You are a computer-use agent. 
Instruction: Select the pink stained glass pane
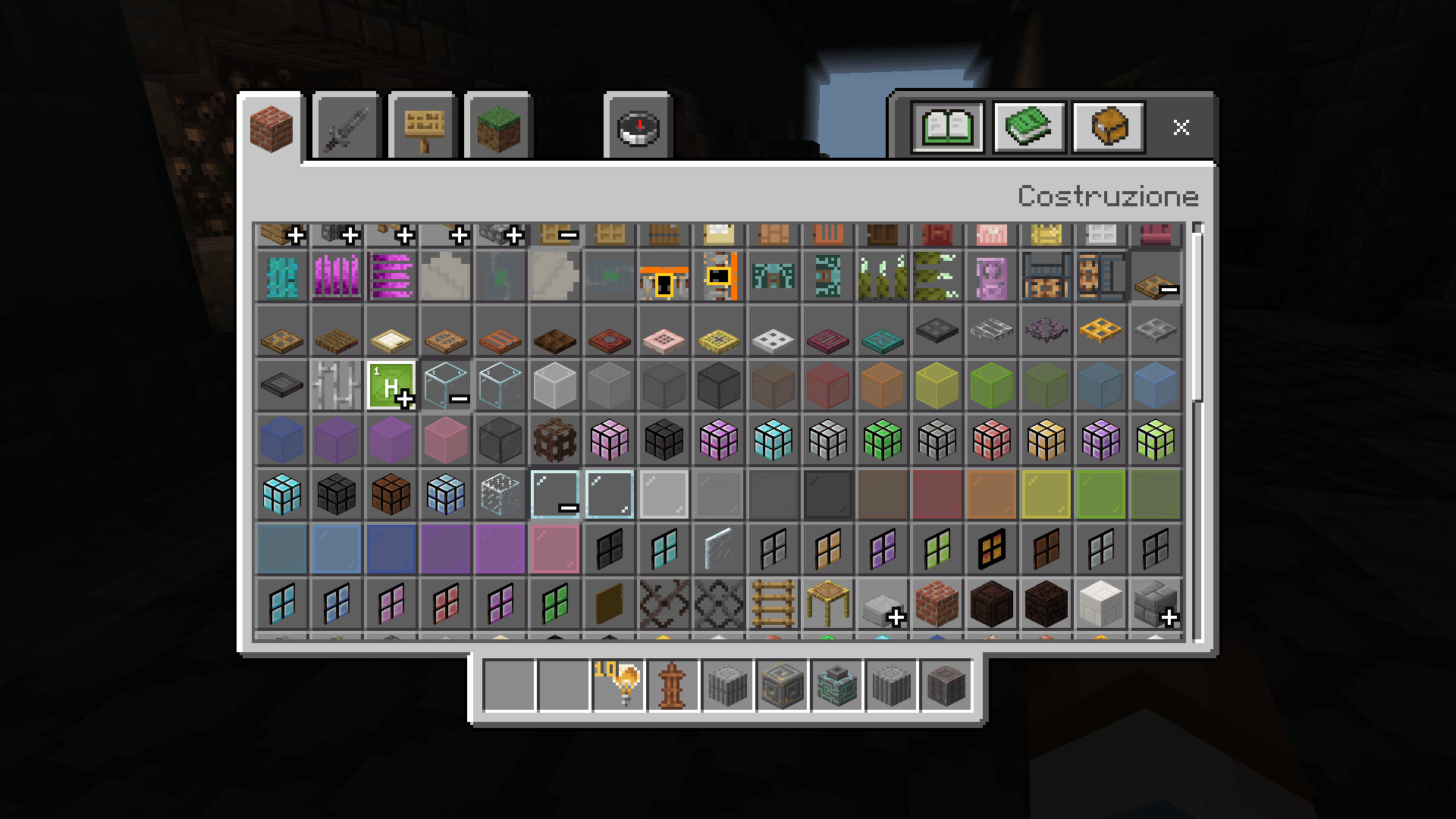[x=554, y=548]
